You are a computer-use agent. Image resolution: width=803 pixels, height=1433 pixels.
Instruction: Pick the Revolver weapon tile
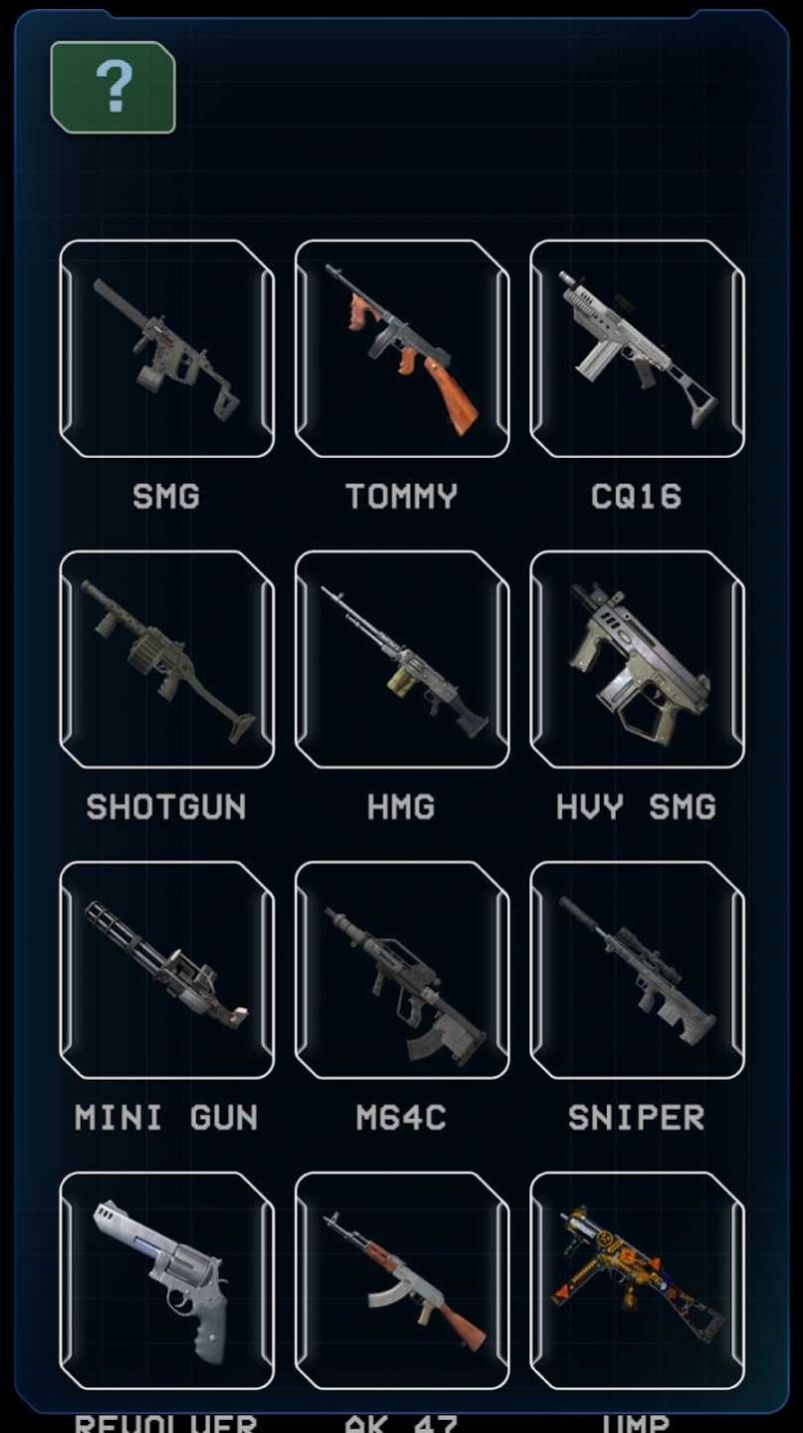(166, 1280)
